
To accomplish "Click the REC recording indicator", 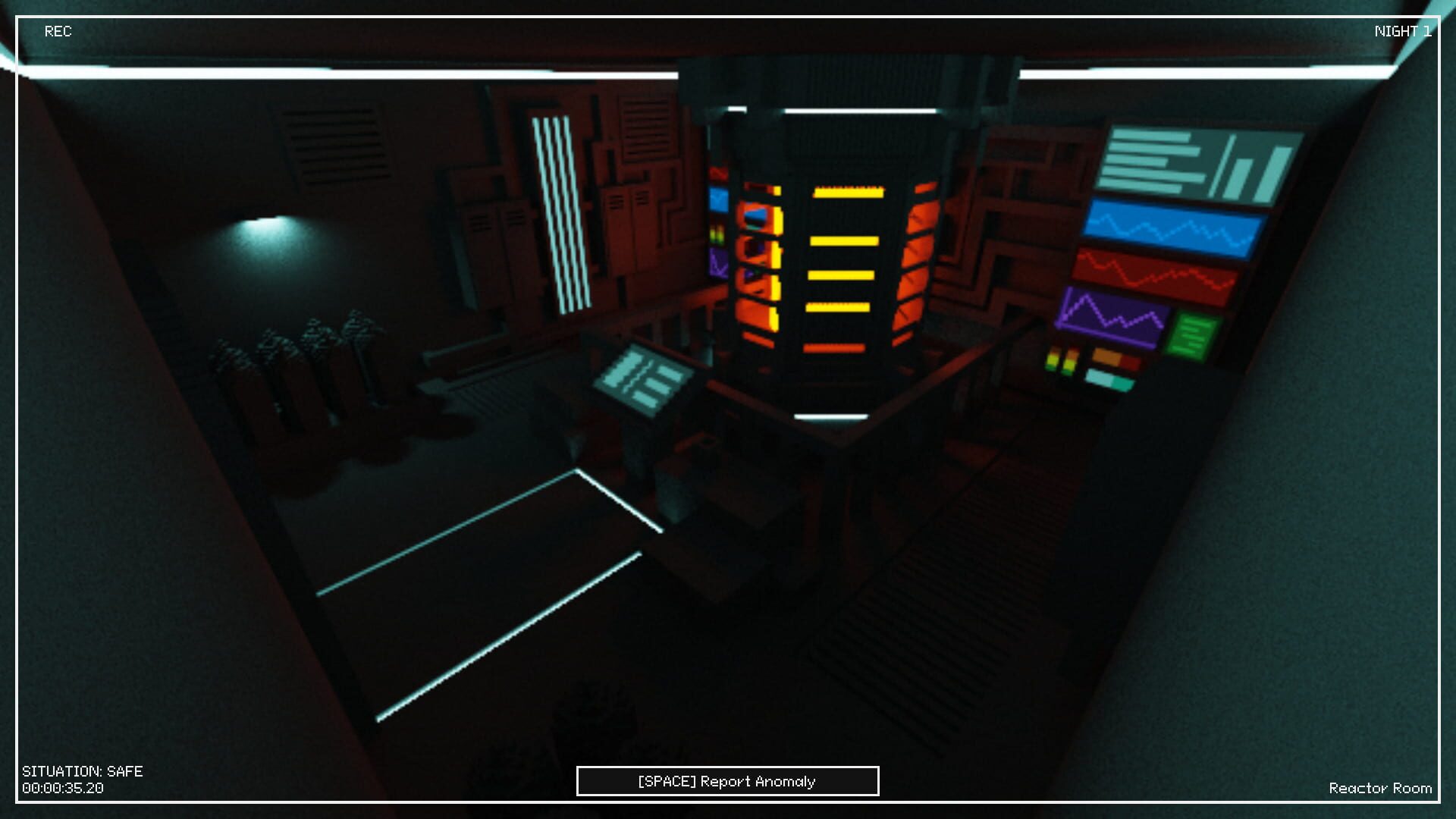I will tap(59, 32).
